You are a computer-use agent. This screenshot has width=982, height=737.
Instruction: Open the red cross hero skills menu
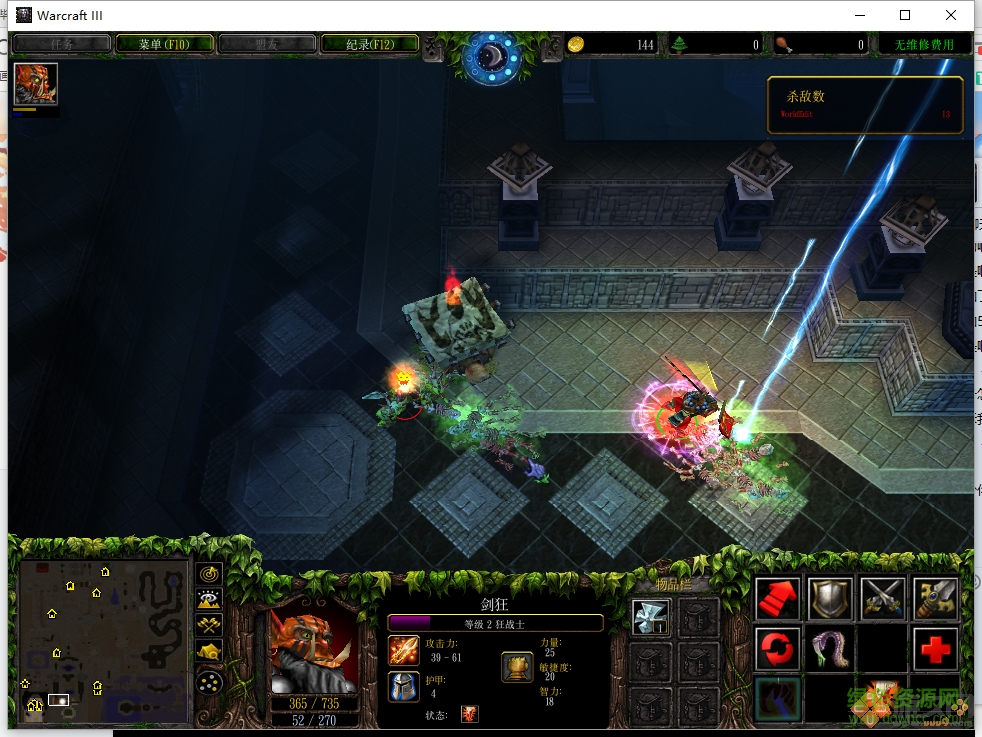coord(935,649)
